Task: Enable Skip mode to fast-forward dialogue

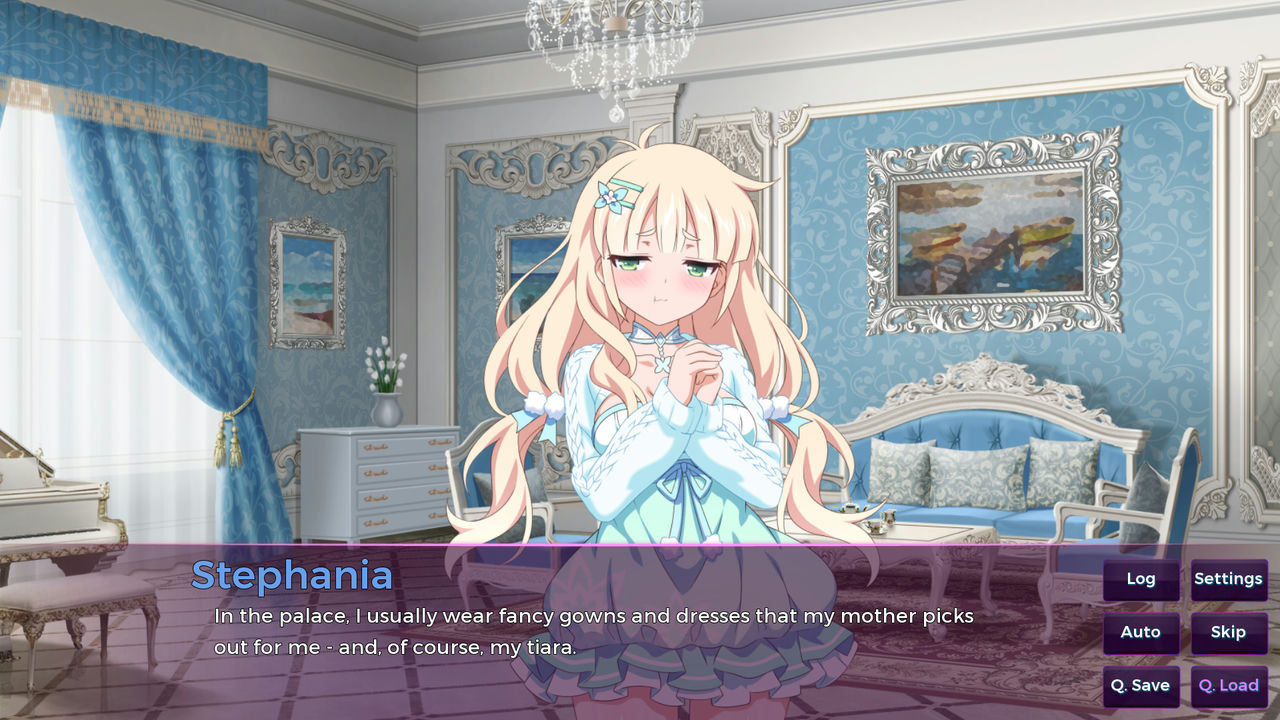Action: [1229, 632]
